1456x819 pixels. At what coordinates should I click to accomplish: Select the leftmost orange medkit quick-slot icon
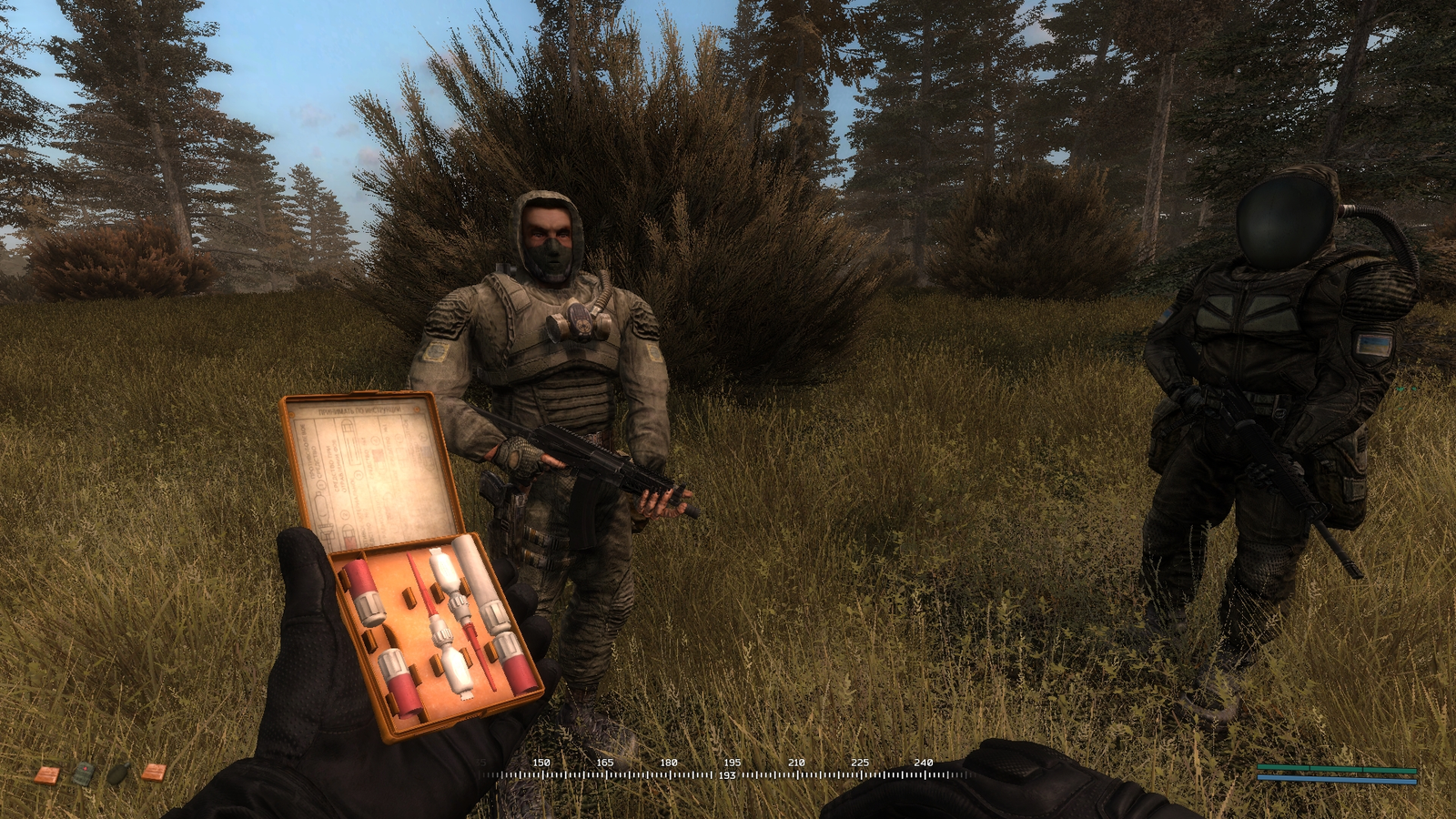coord(46,774)
